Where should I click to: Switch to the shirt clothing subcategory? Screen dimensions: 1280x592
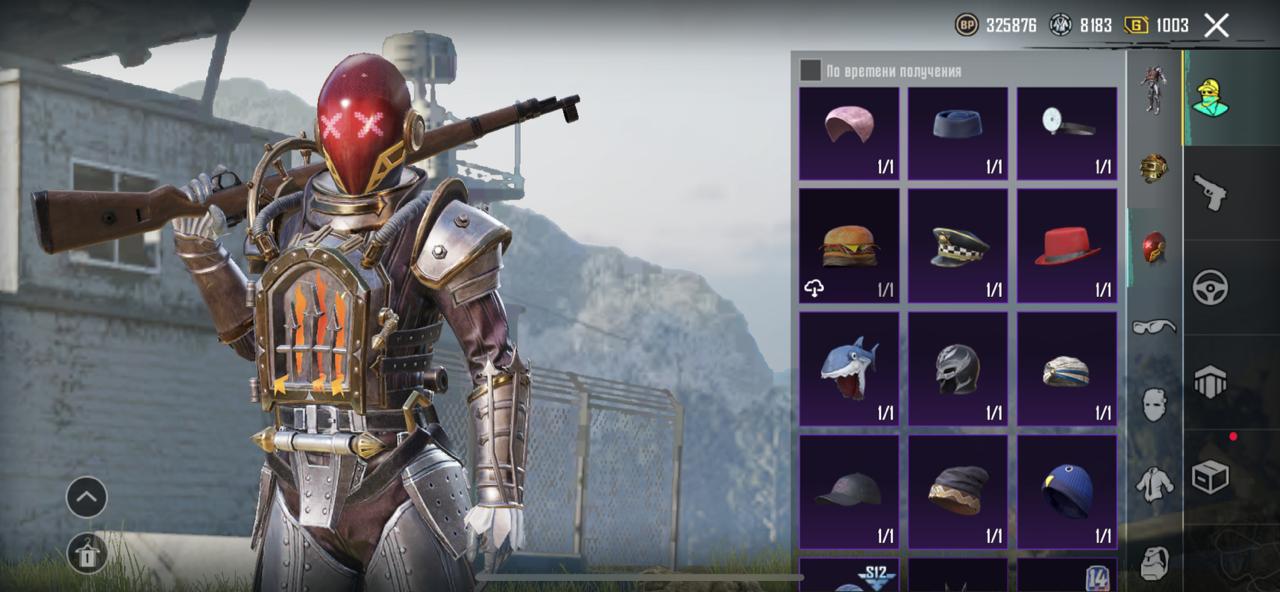tap(1154, 484)
